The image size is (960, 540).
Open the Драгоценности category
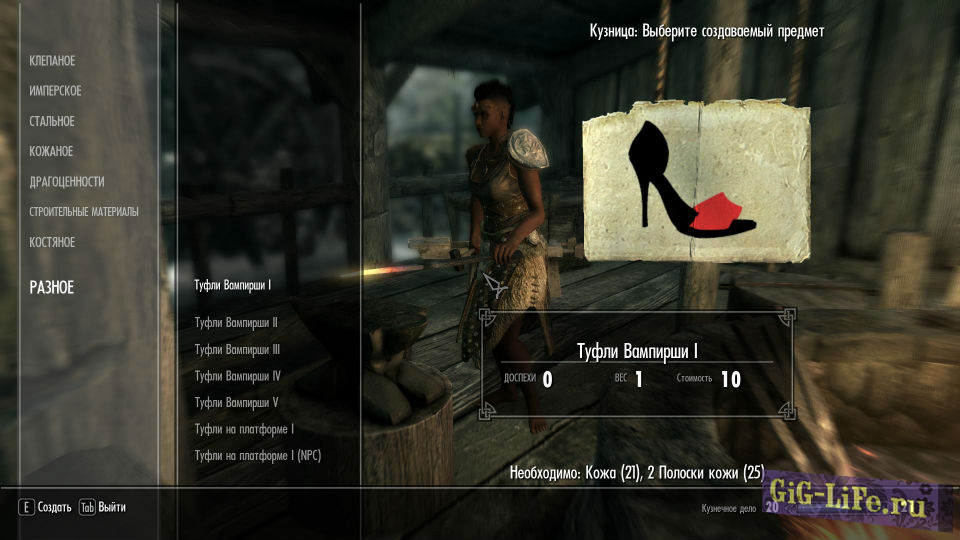pyautogui.click(x=67, y=182)
